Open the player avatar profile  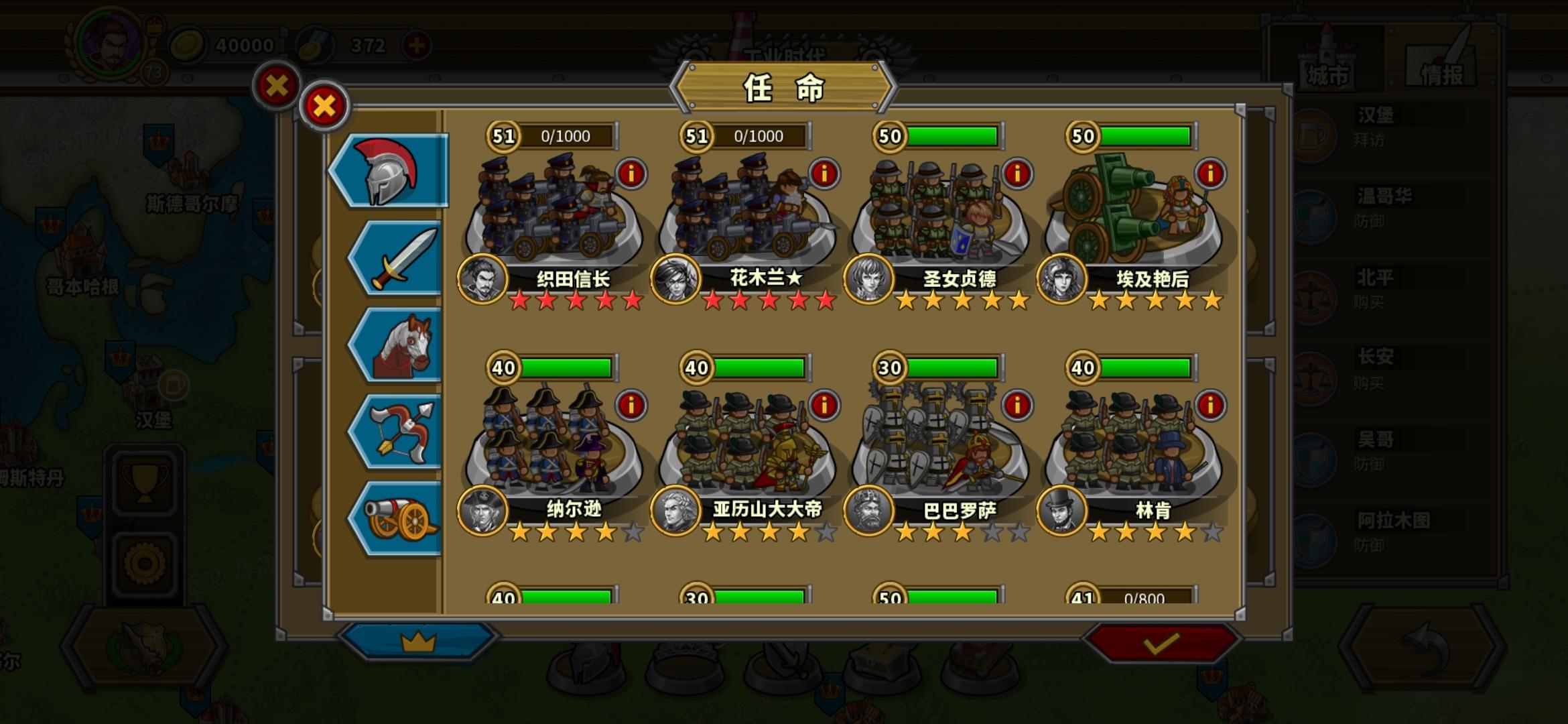111,40
